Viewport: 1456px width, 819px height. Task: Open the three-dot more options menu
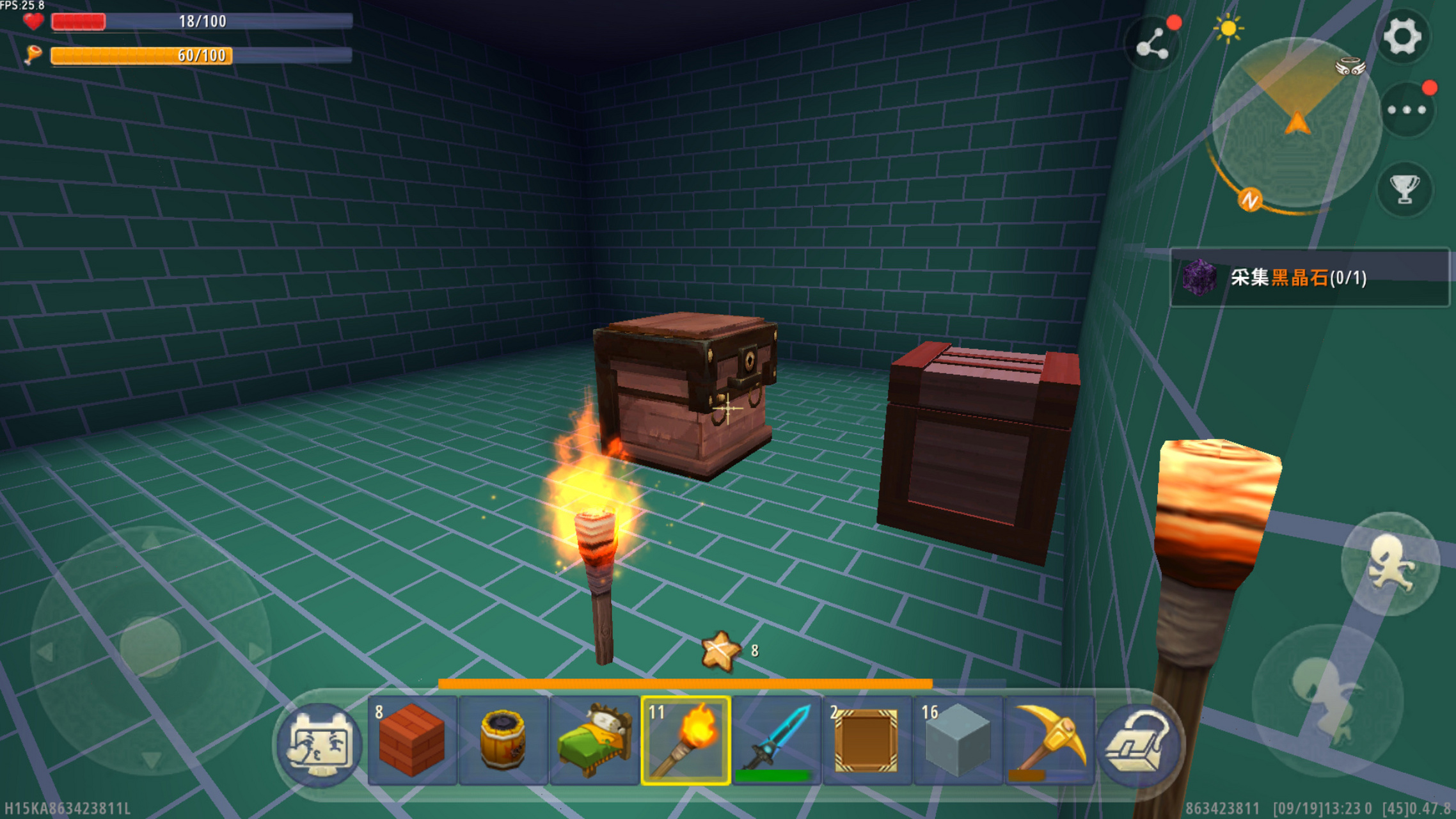(x=1406, y=110)
